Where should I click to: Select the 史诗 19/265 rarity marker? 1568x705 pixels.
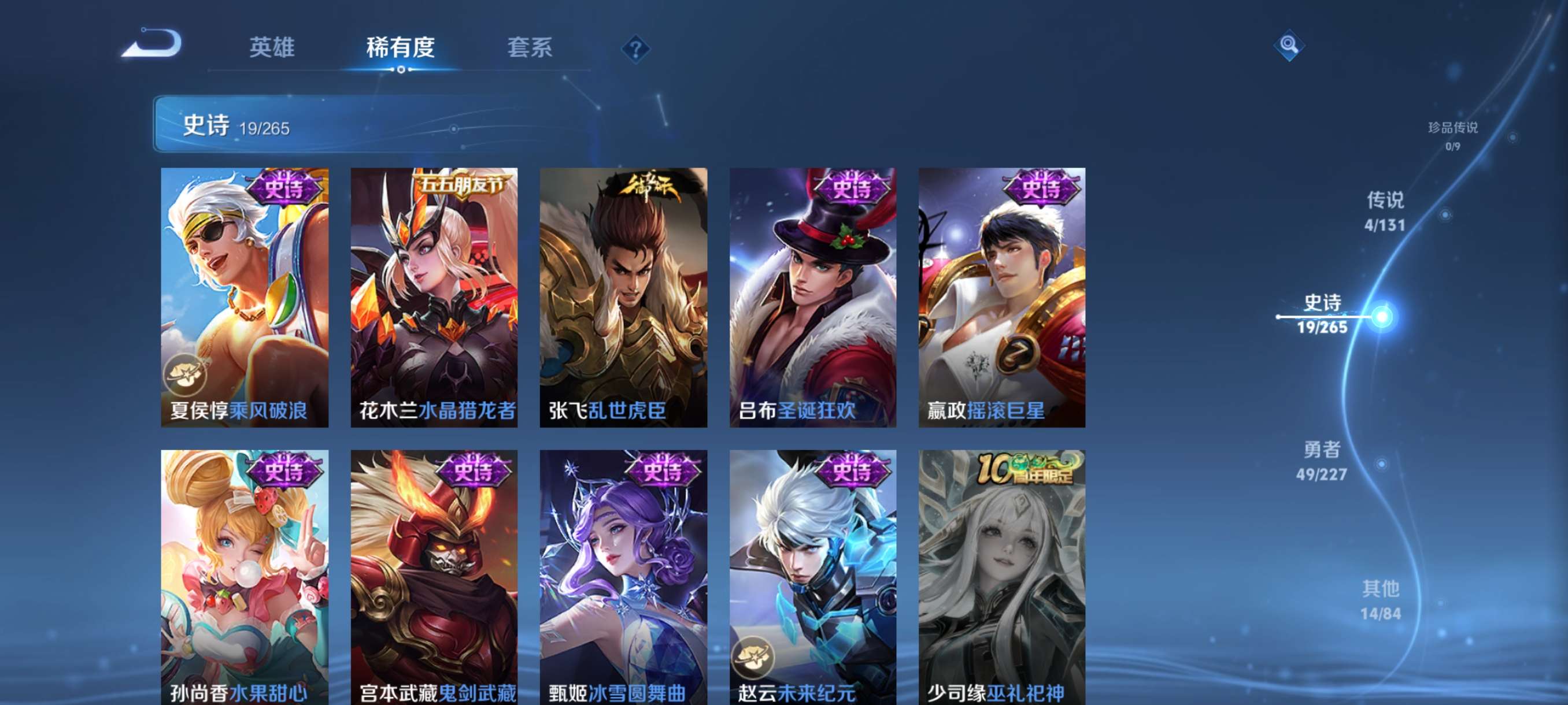pos(1322,314)
